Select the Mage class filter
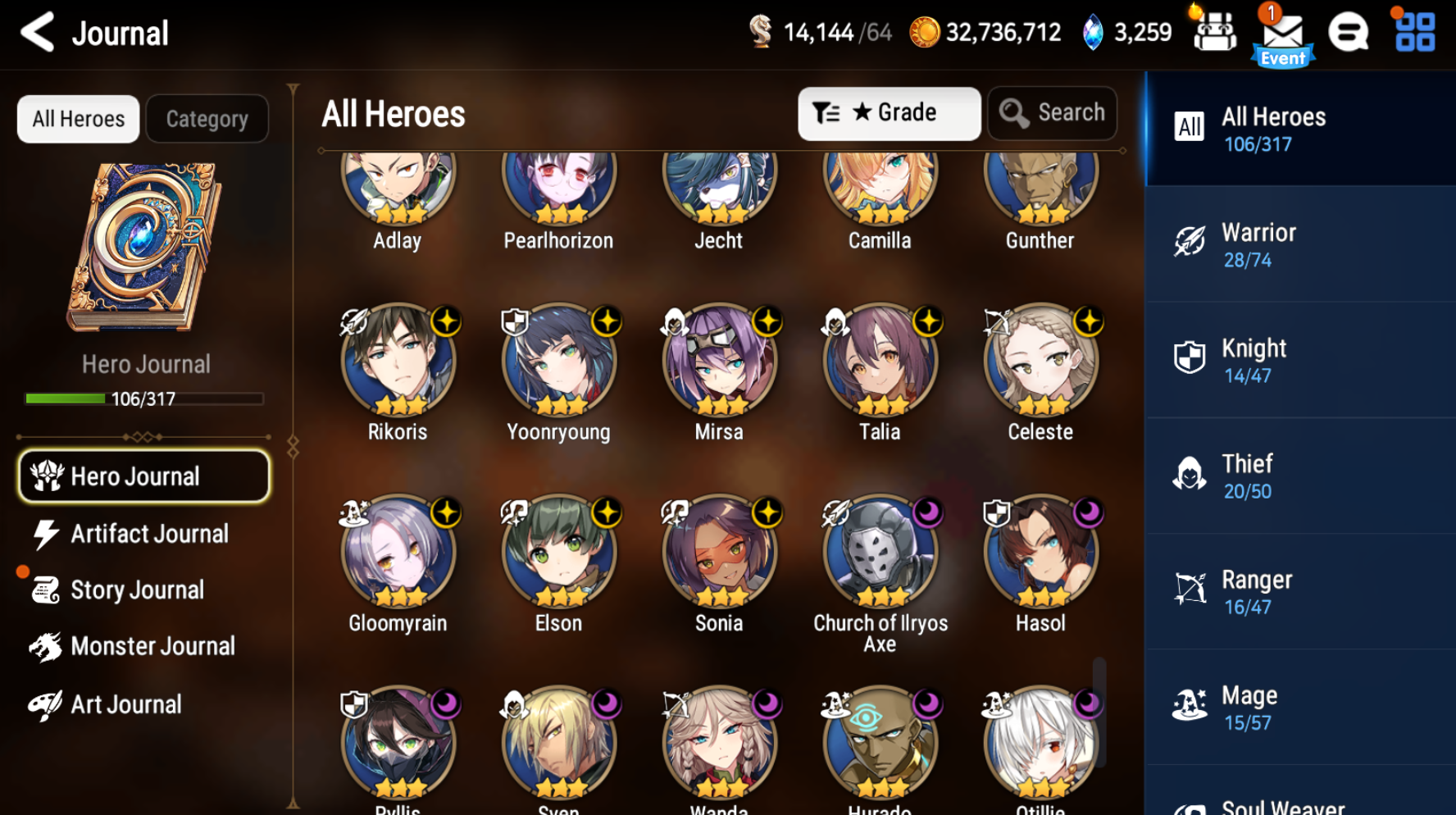This screenshot has width=1456, height=815. (x=1299, y=707)
